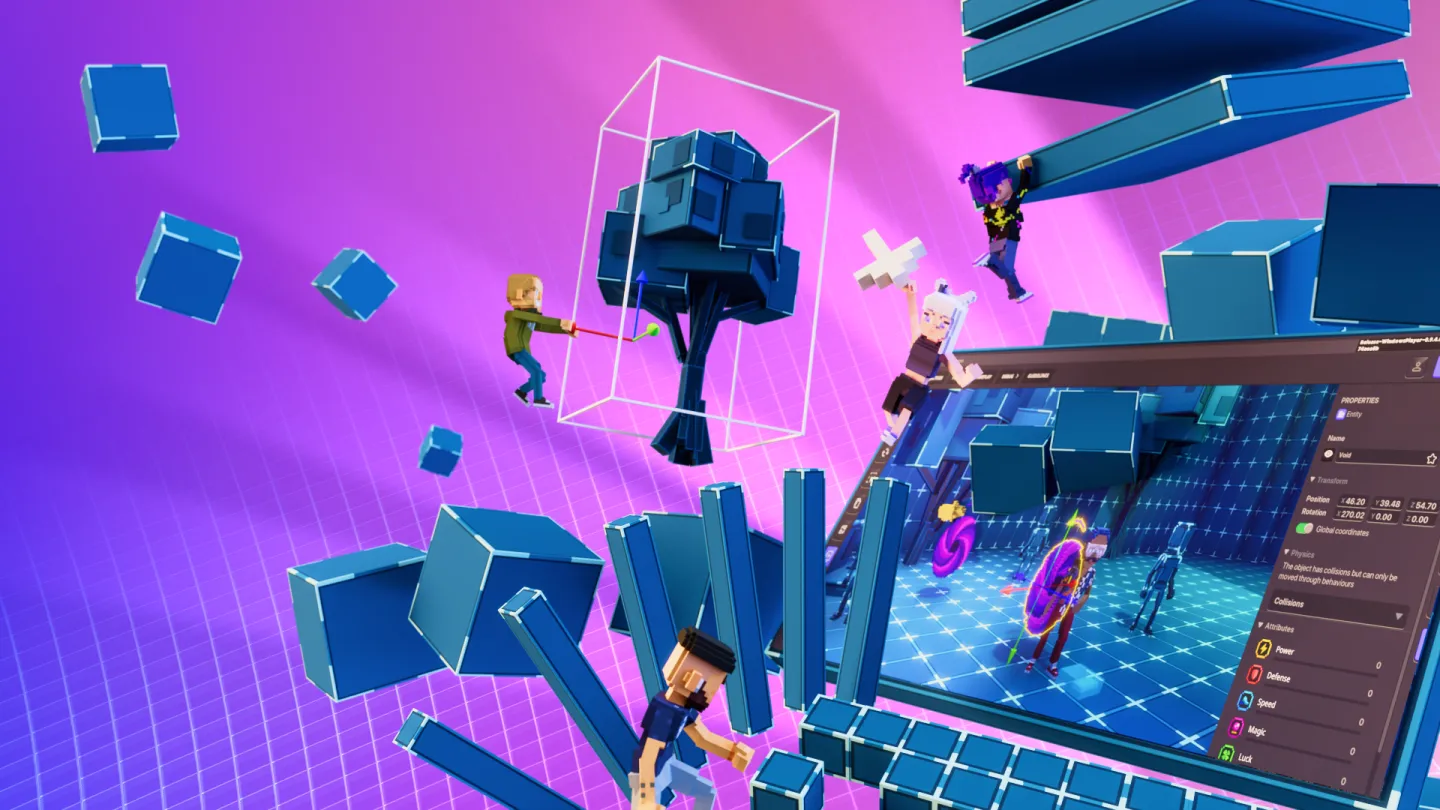Screen dimensions: 1440x810
Task: Click the profile avatar icon in the top editor bar
Action: [1417, 367]
